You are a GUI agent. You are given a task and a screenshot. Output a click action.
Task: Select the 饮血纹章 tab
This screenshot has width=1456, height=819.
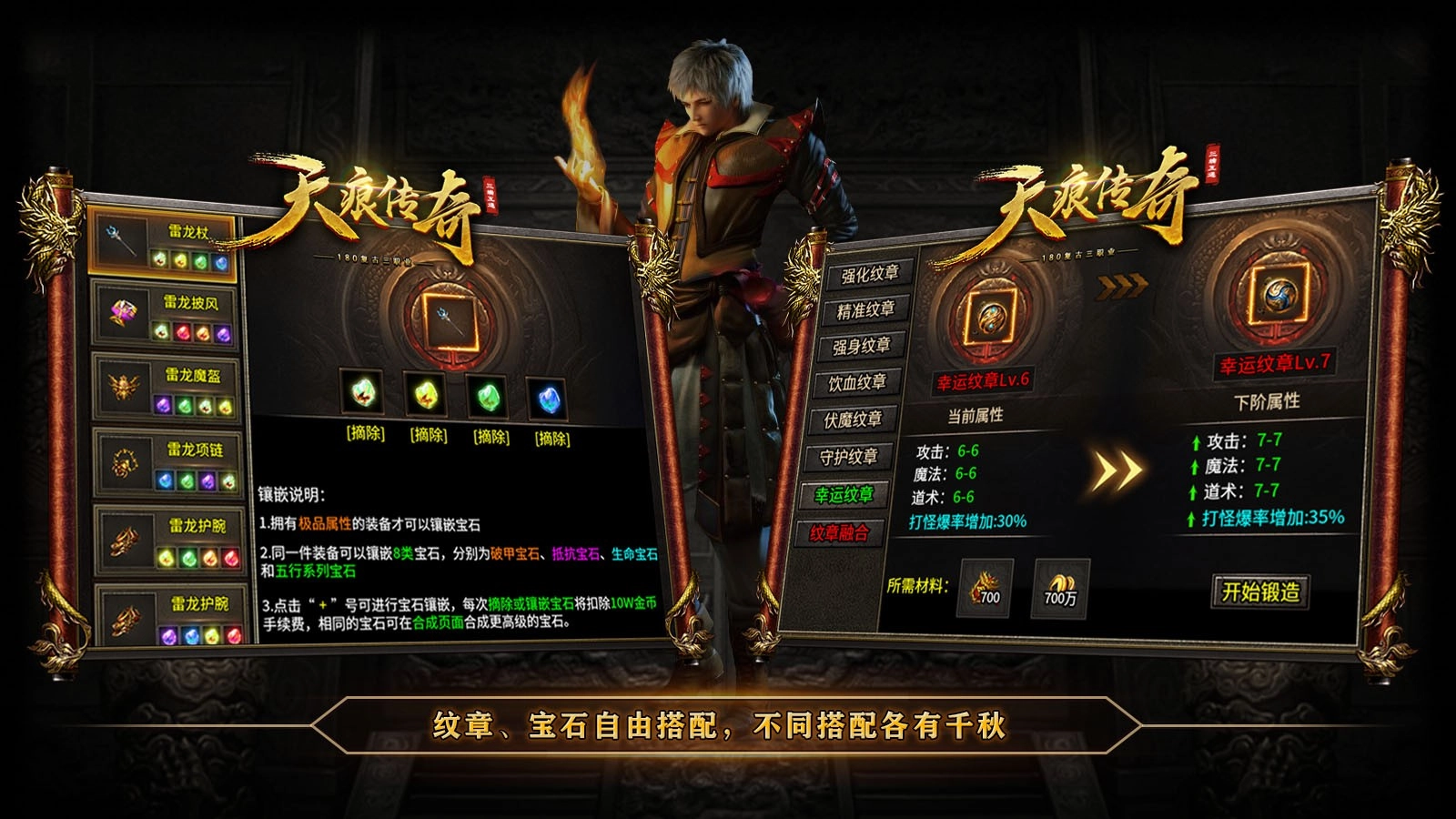coord(860,383)
